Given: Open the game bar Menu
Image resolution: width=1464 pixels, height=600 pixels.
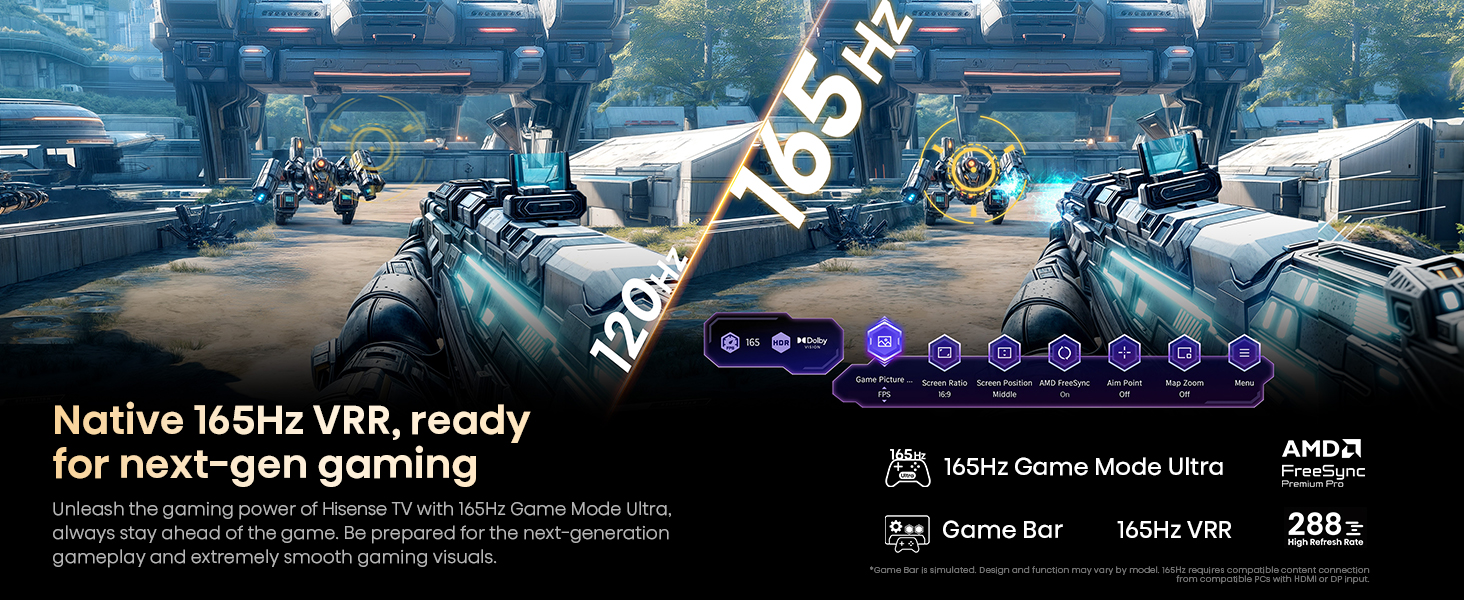Looking at the screenshot, I should [1244, 353].
